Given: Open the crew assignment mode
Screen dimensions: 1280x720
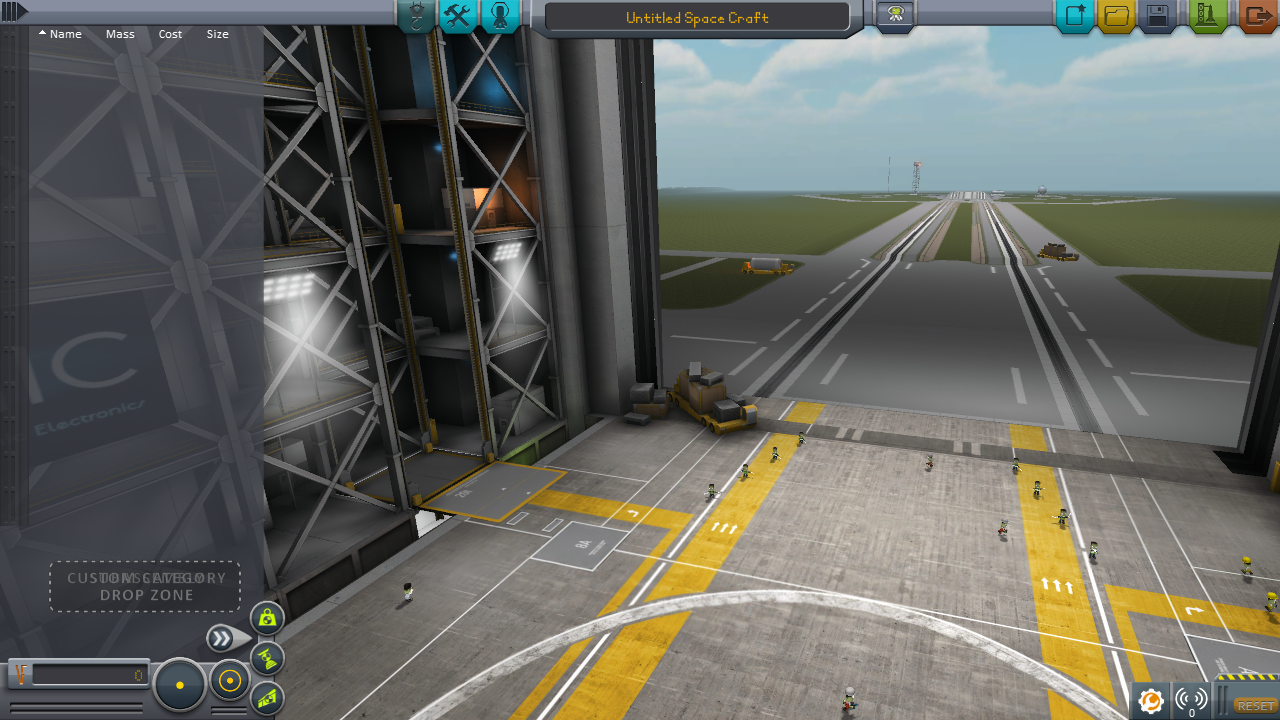Looking at the screenshot, I should point(500,16).
